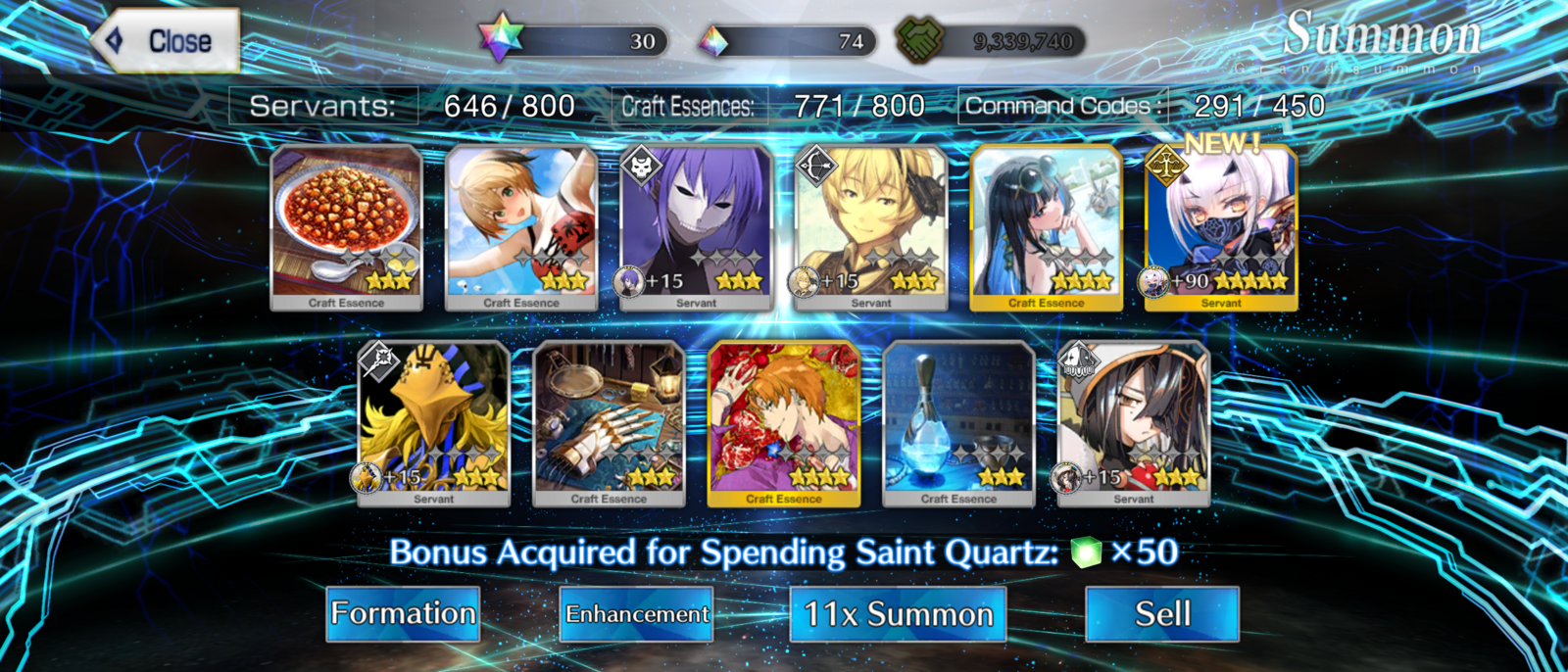This screenshot has width=1568, height=672.
Task: Select the beach girl Craft Essence card
Action: (x=521, y=227)
